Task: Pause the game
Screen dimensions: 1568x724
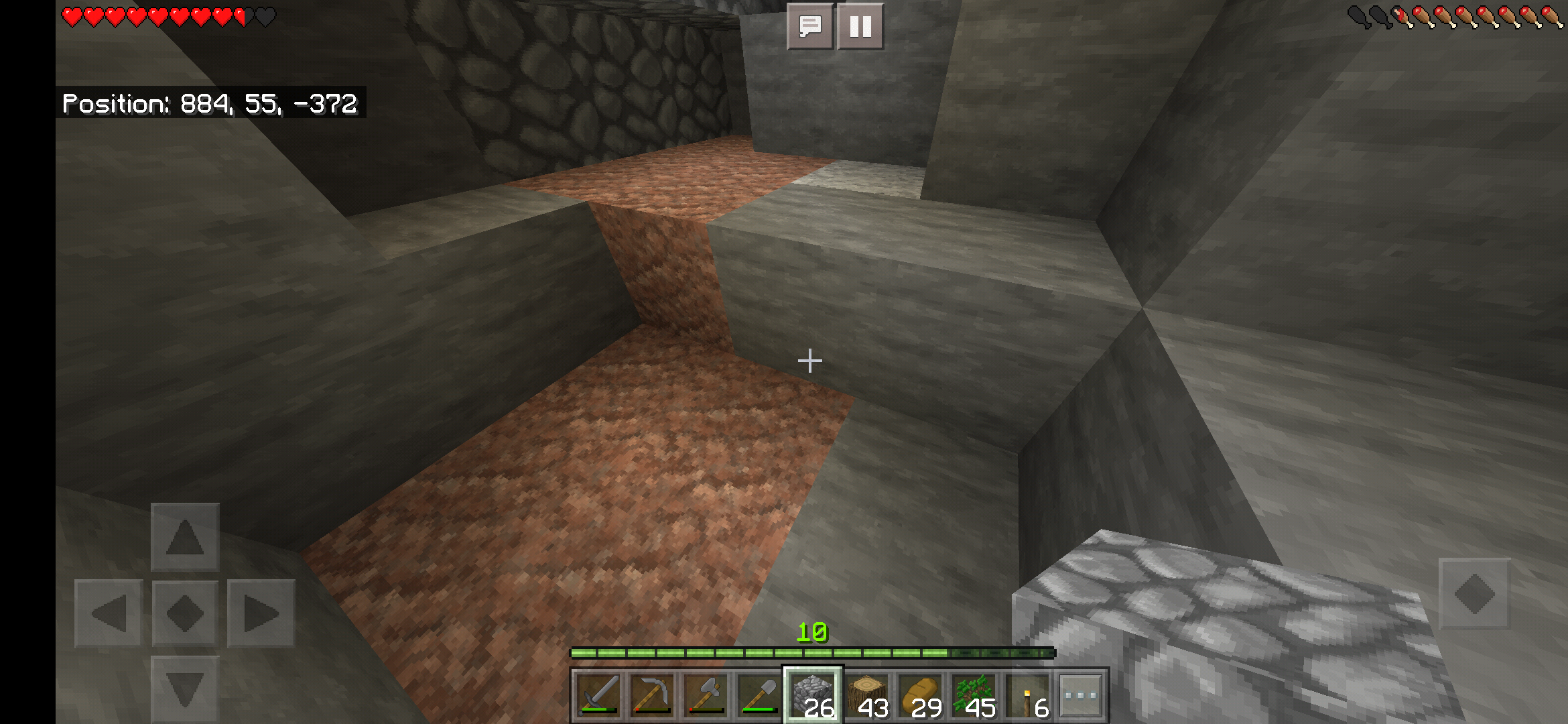Action: [860, 27]
